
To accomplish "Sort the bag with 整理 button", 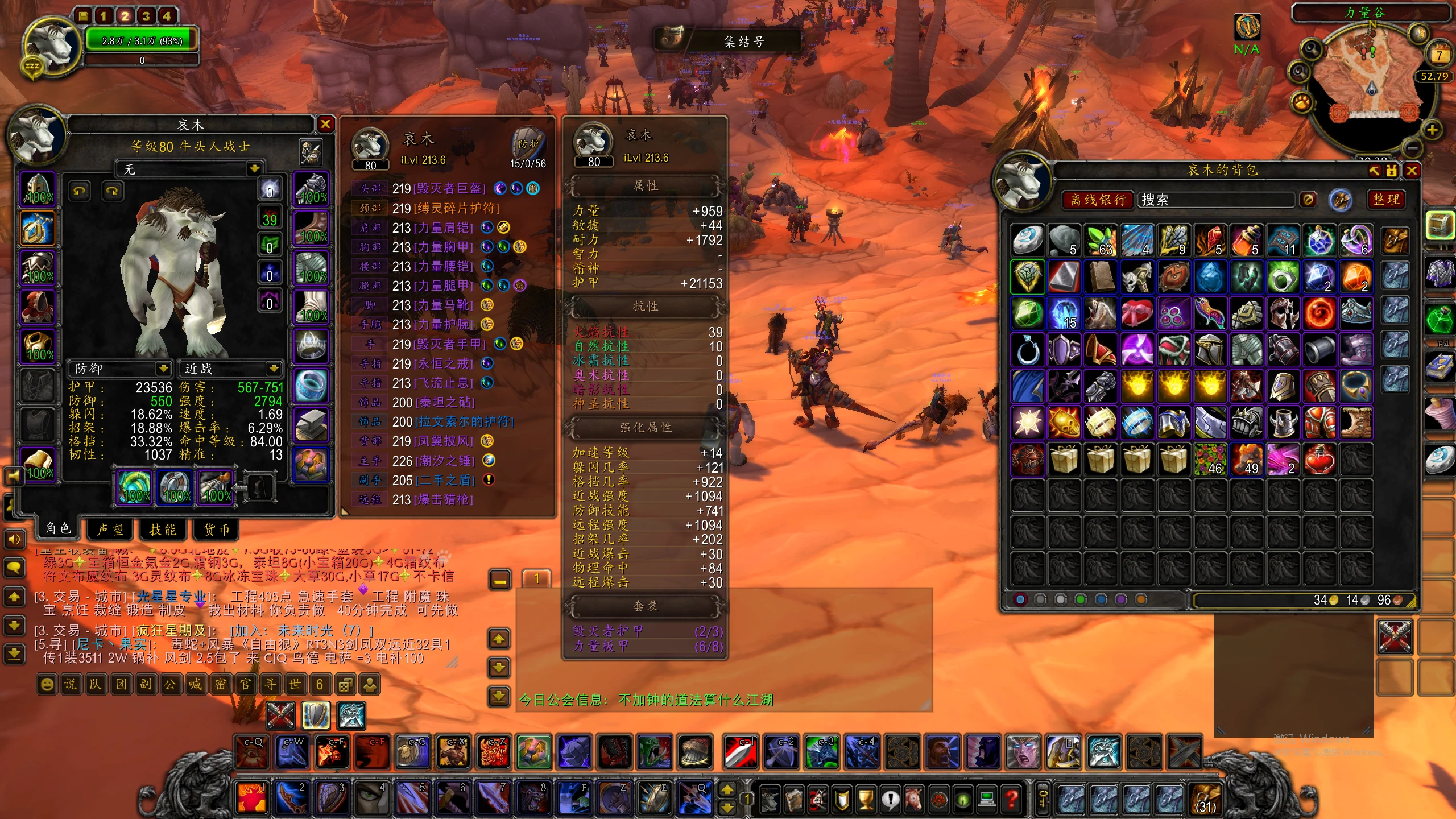I will pyautogui.click(x=1386, y=199).
